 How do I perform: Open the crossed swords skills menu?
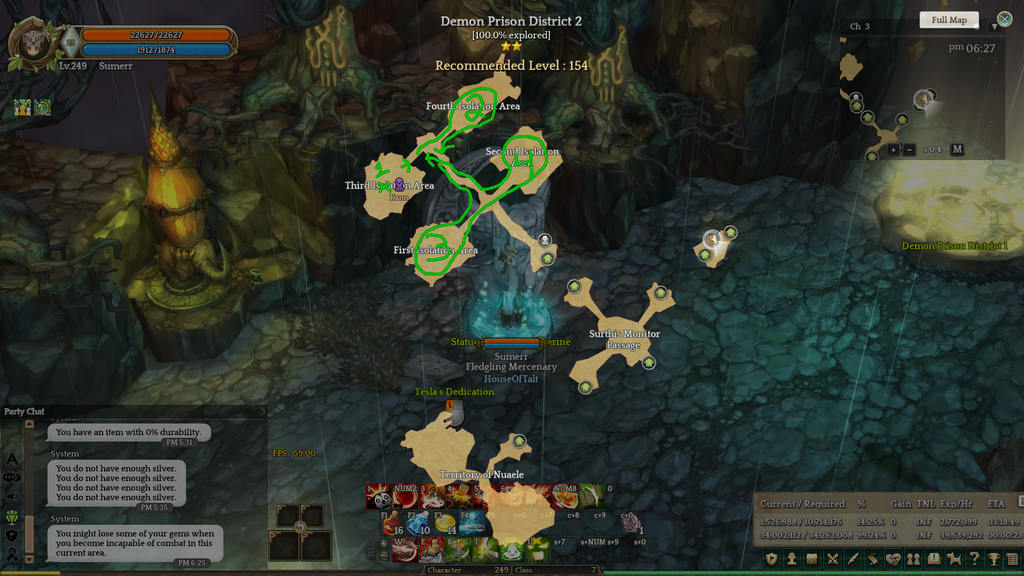pos(833,559)
